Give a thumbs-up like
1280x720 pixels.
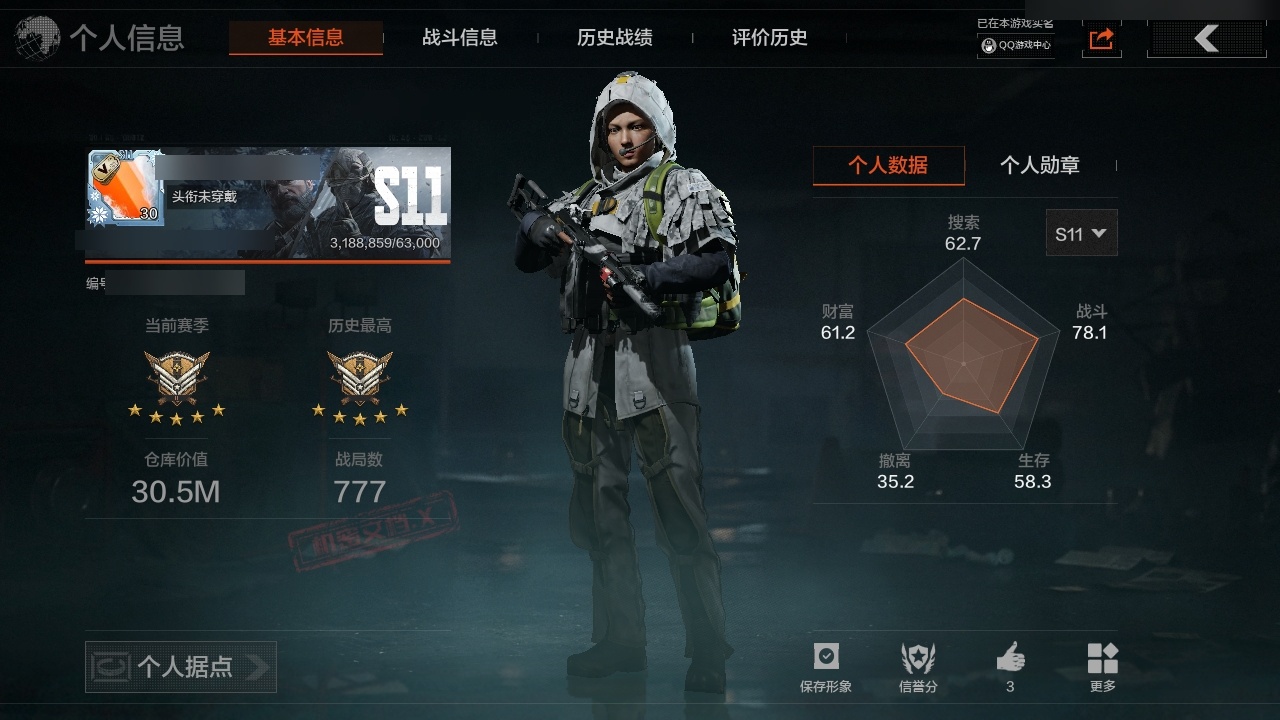click(x=1010, y=660)
